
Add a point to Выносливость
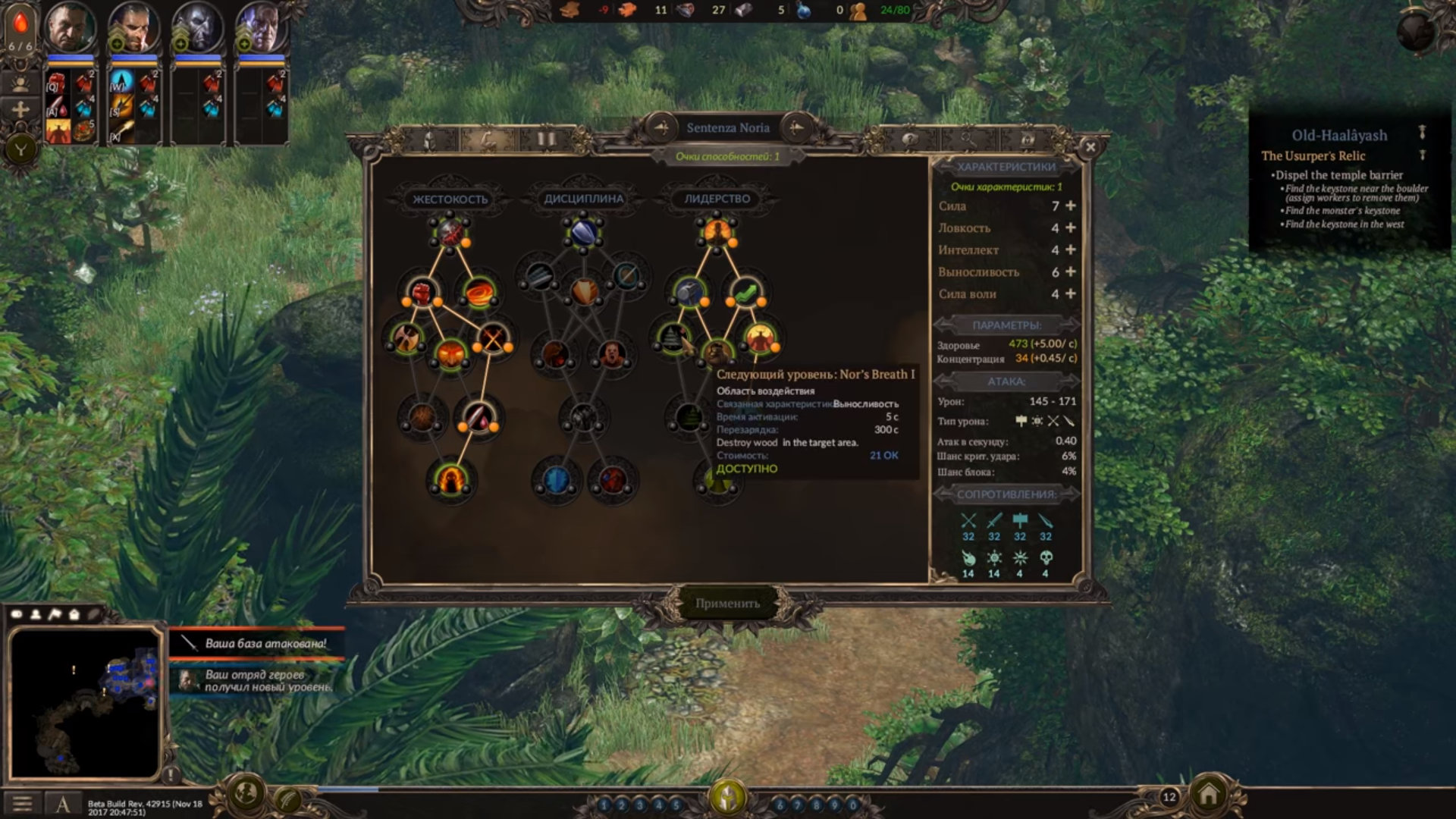1071,271
